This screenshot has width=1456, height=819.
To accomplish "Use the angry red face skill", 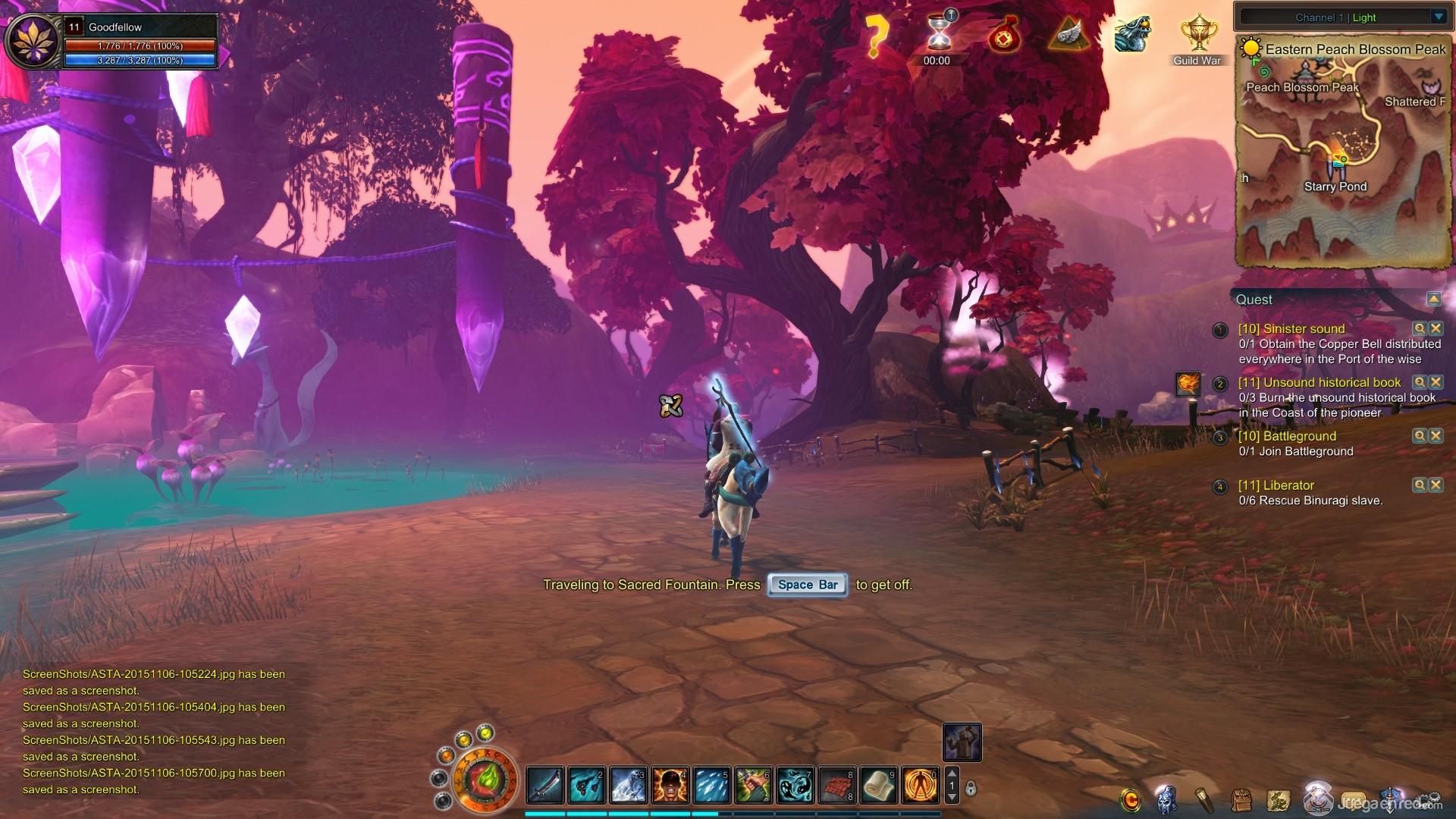I will [x=670, y=785].
